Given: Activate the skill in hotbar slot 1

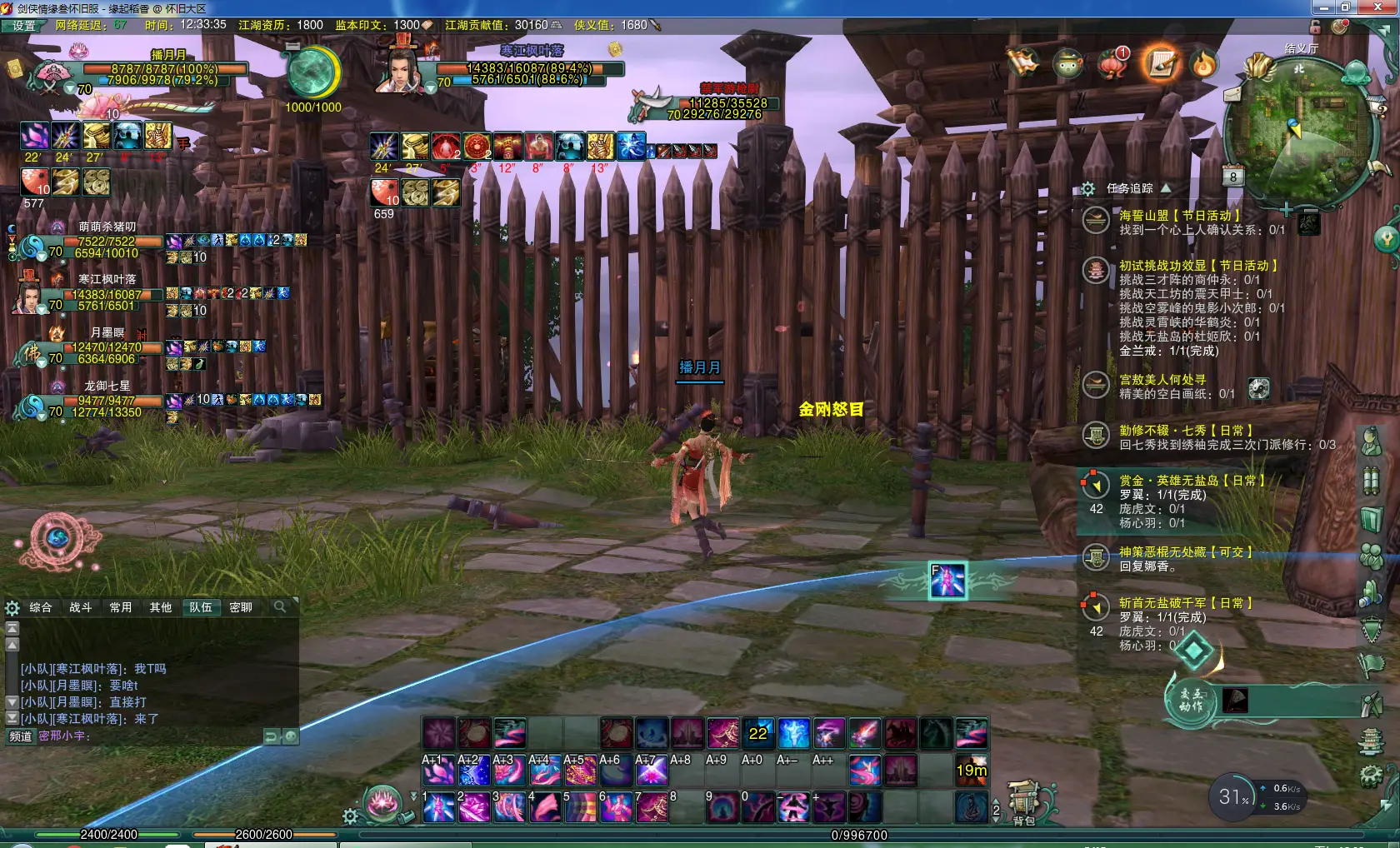Looking at the screenshot, I should 438,807.
